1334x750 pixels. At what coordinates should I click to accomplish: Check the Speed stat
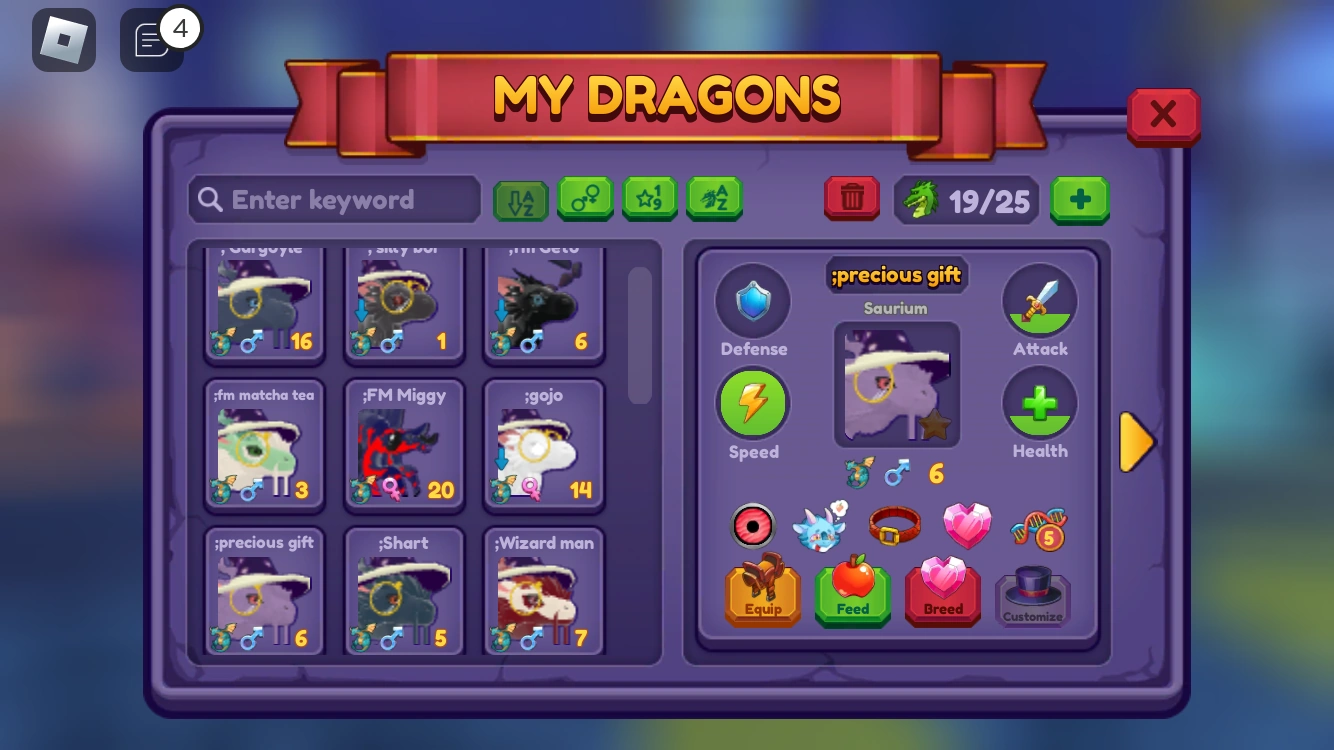point(753,403)
